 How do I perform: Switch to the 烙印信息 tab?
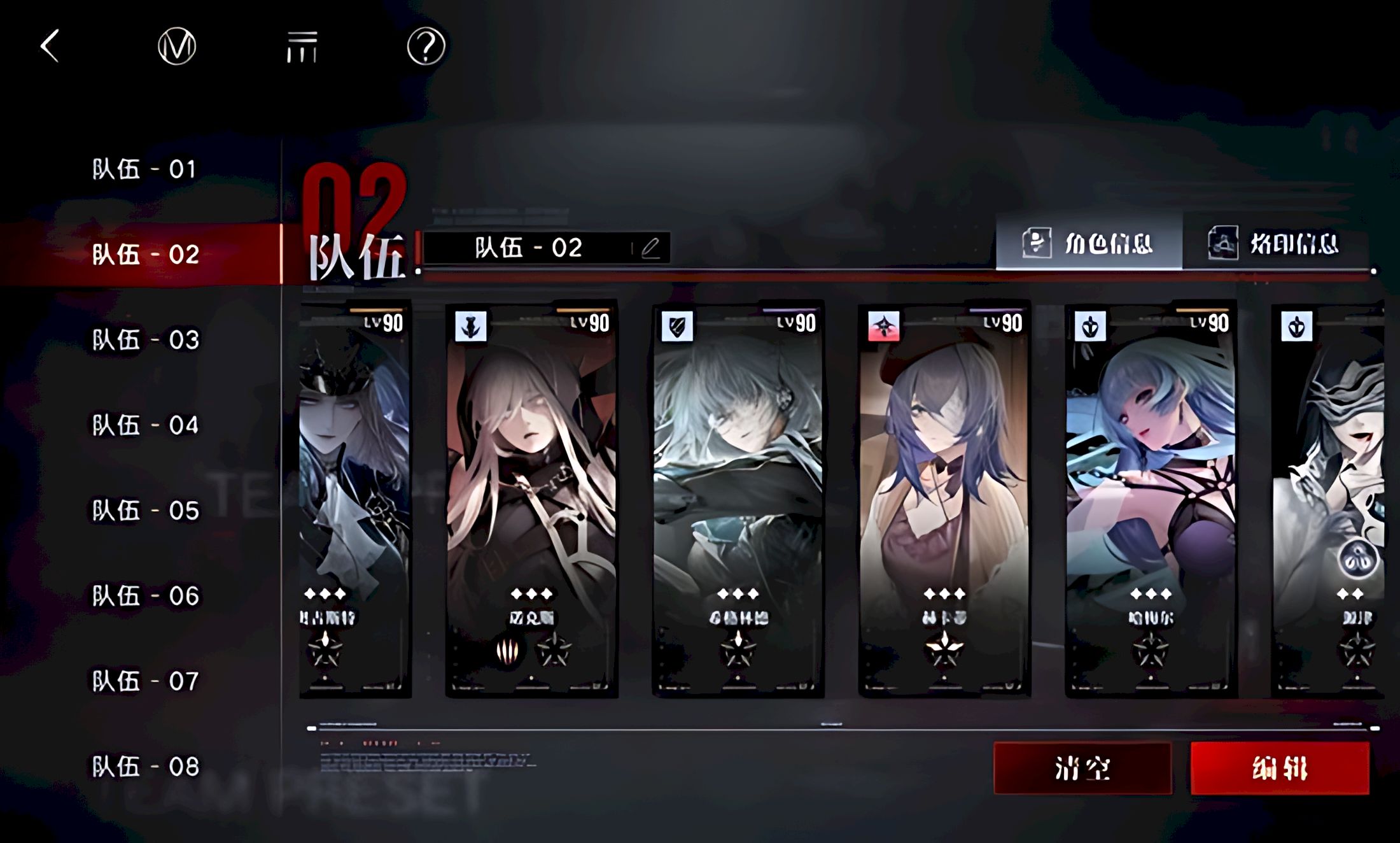pos(1275,243)
